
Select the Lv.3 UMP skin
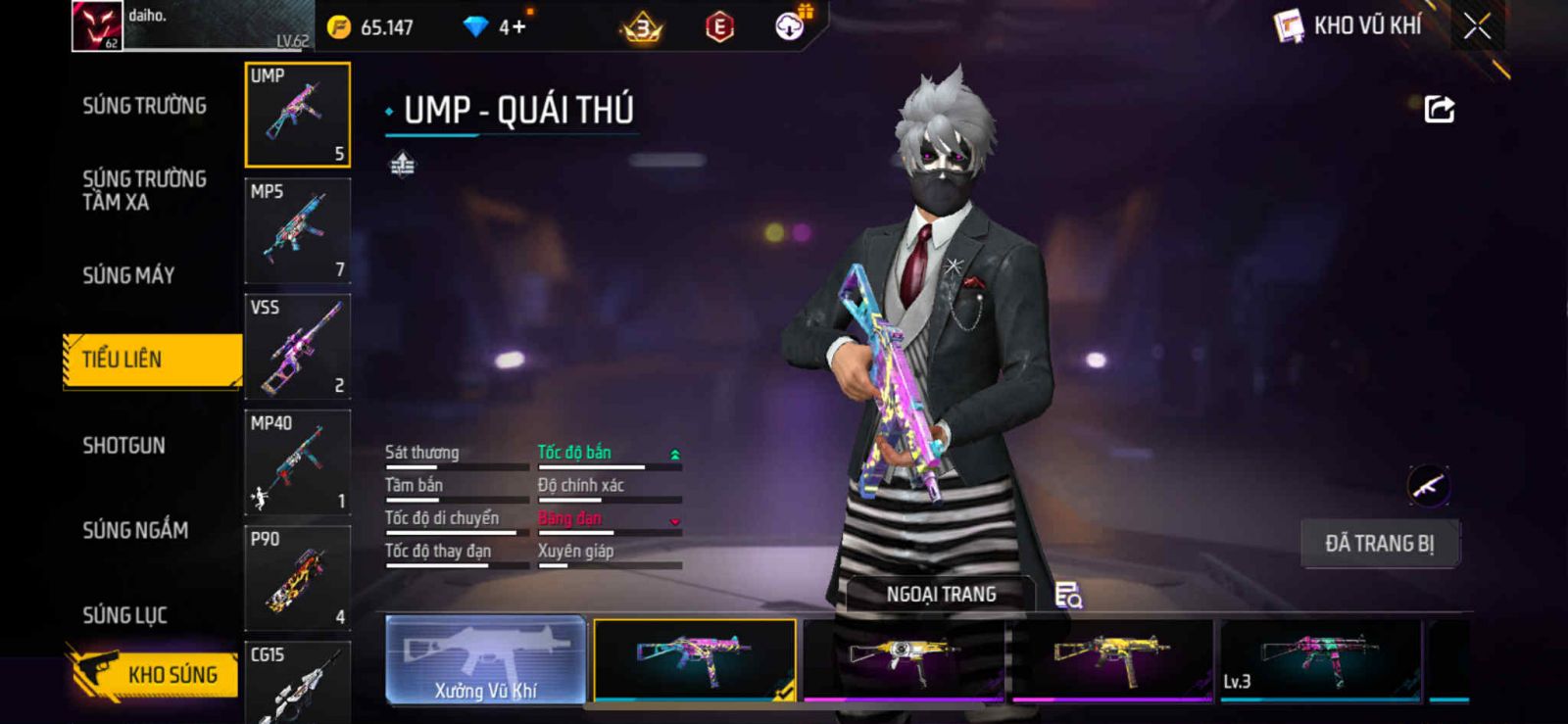[1320, 660]
